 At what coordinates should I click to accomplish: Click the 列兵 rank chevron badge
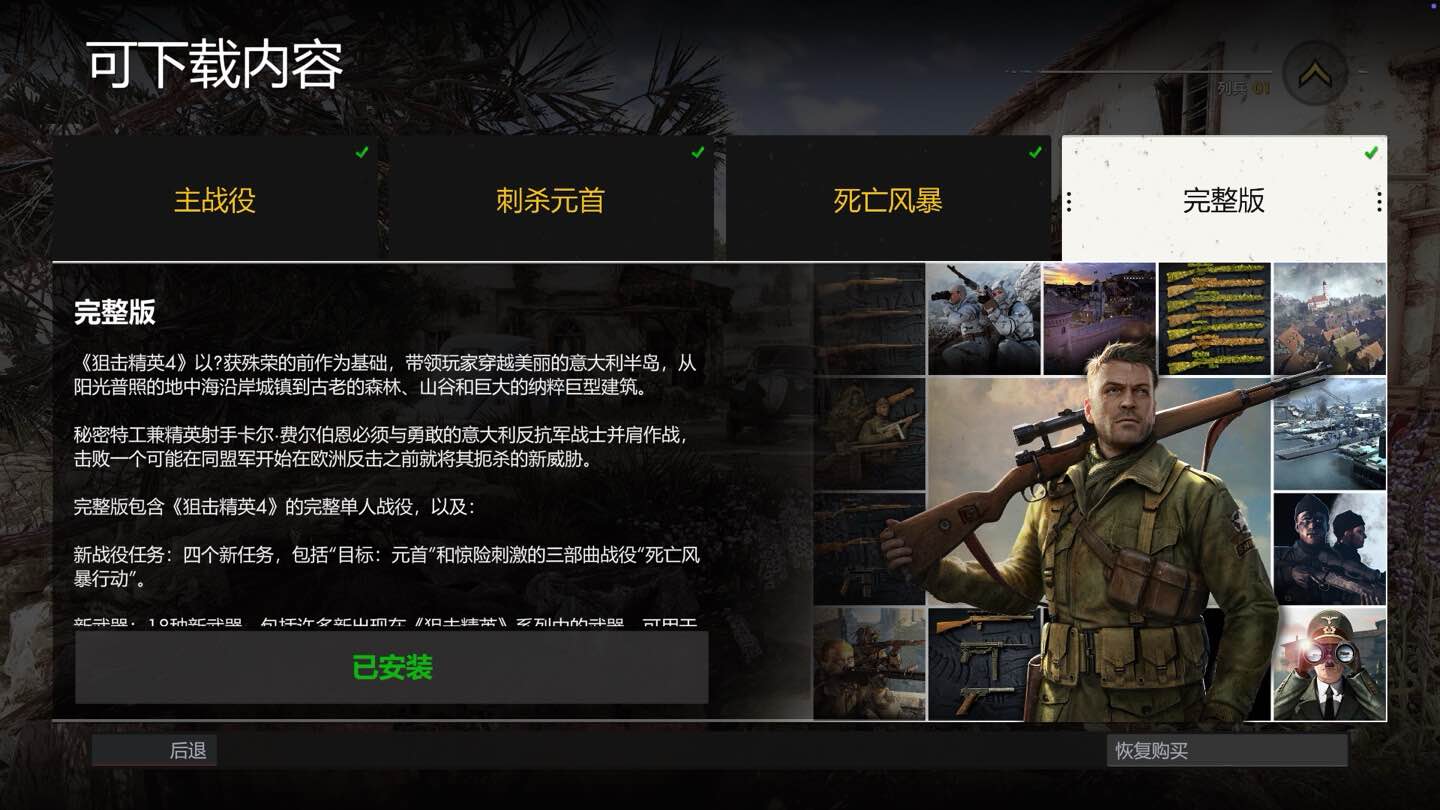tap(1313, 74)
